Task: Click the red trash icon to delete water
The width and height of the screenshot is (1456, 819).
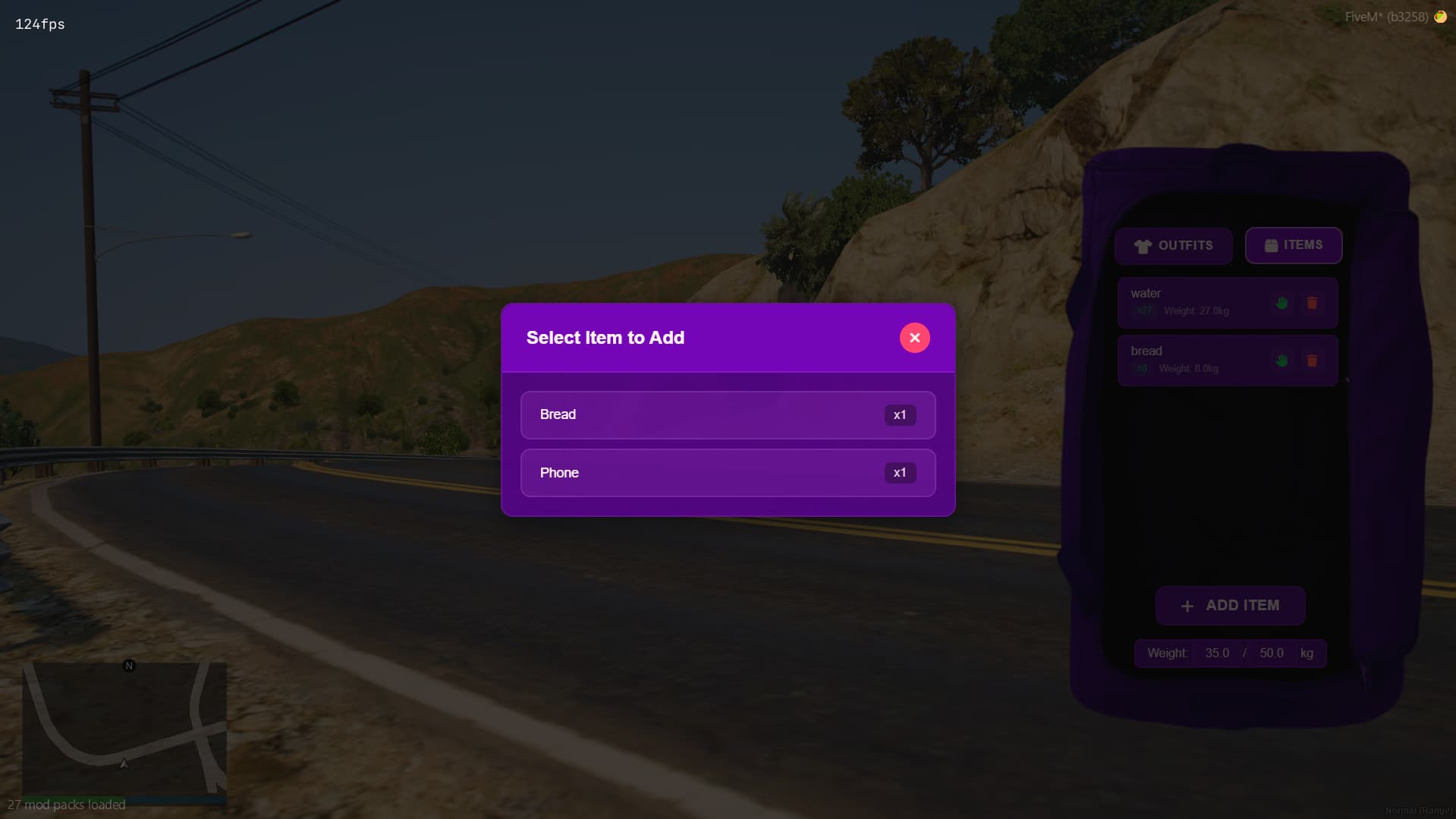Action: 1312,304
